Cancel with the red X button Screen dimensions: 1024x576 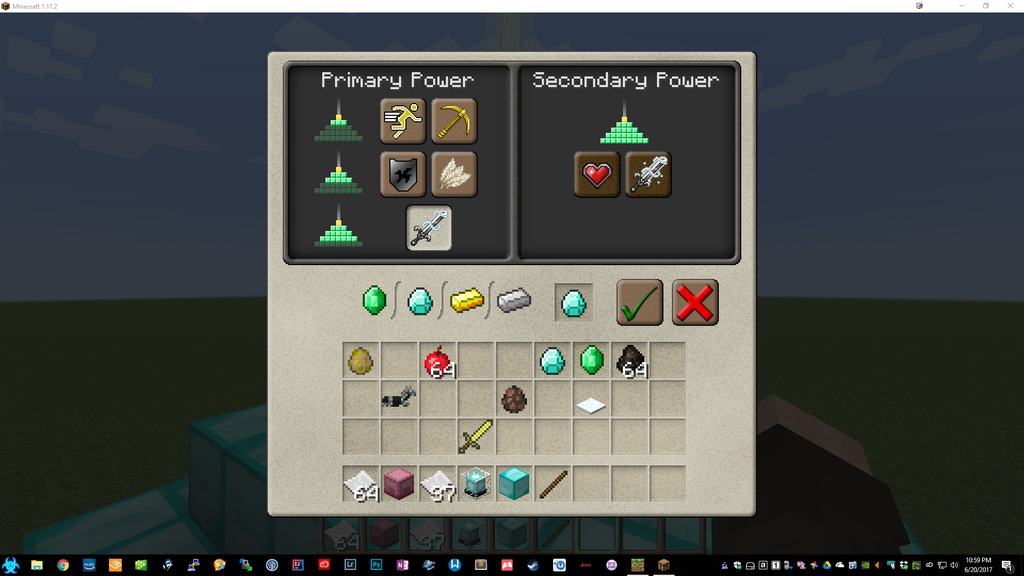point(695,302)
